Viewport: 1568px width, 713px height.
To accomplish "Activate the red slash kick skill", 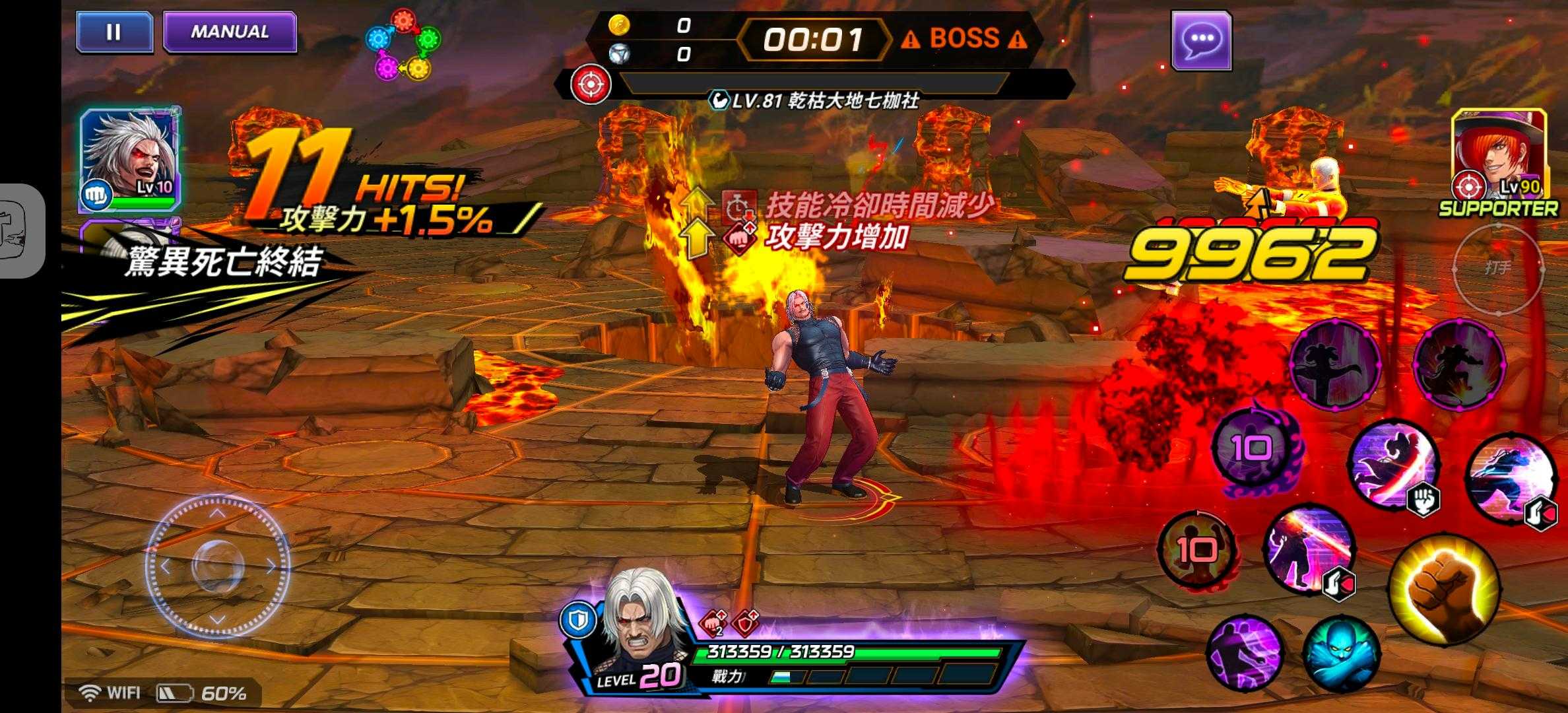I will [x=1394, y=463].
